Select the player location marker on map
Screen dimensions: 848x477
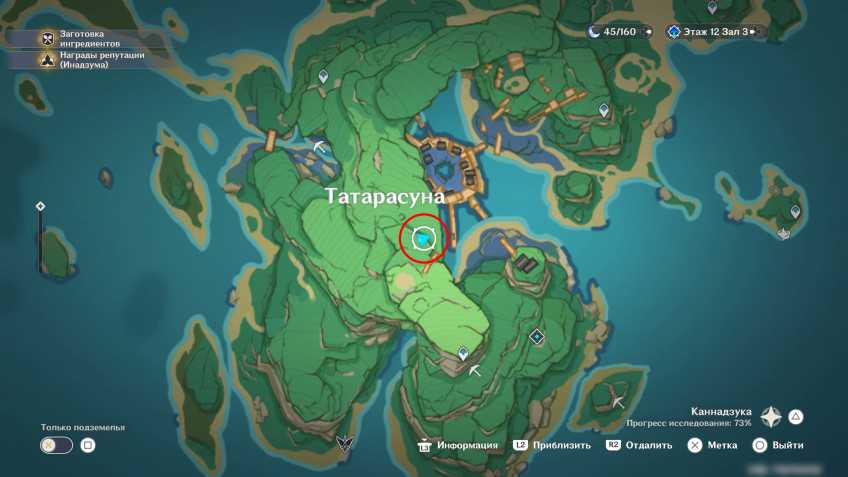[x=424, y=239]
